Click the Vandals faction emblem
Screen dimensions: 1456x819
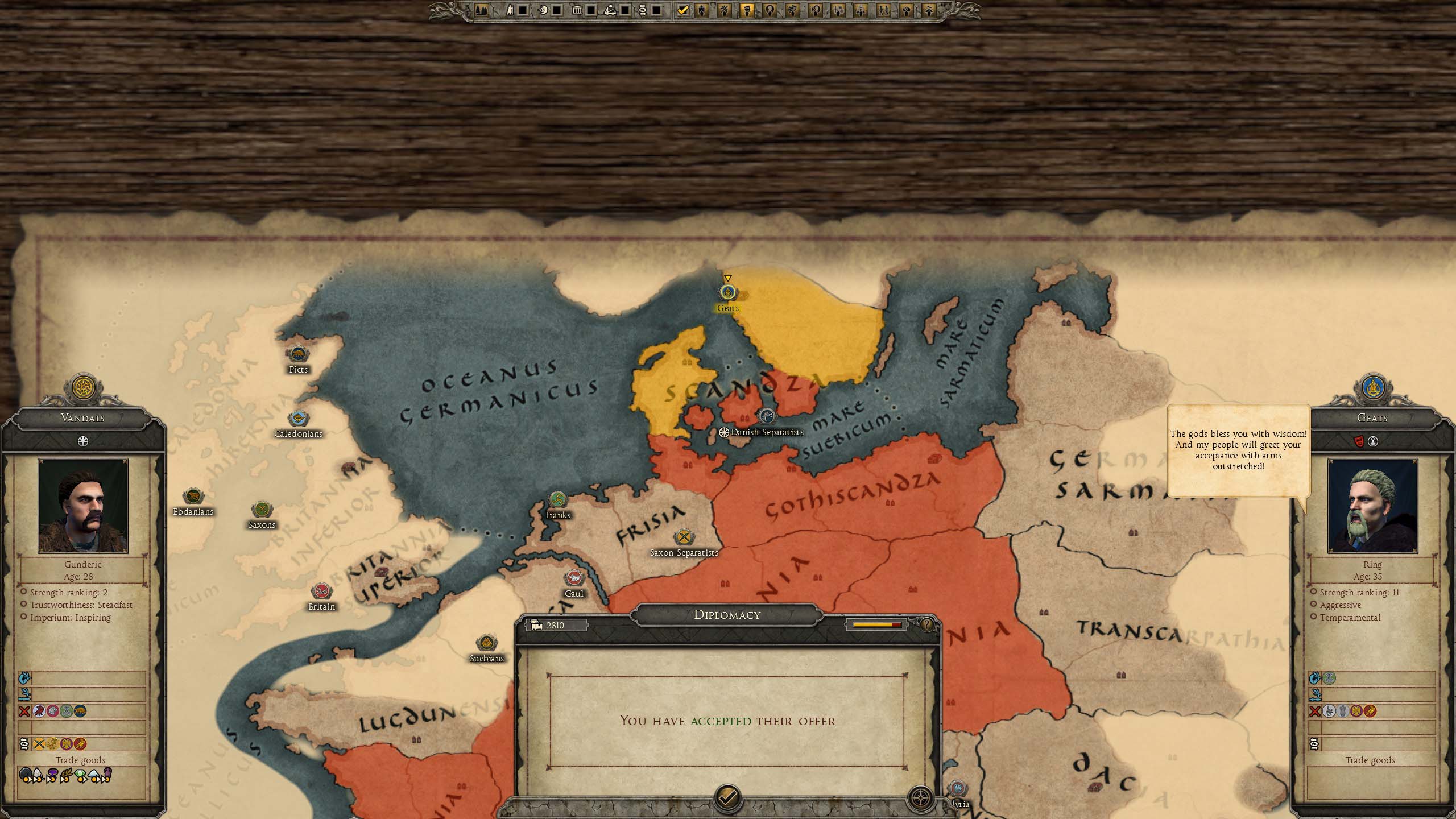[84, 388]
